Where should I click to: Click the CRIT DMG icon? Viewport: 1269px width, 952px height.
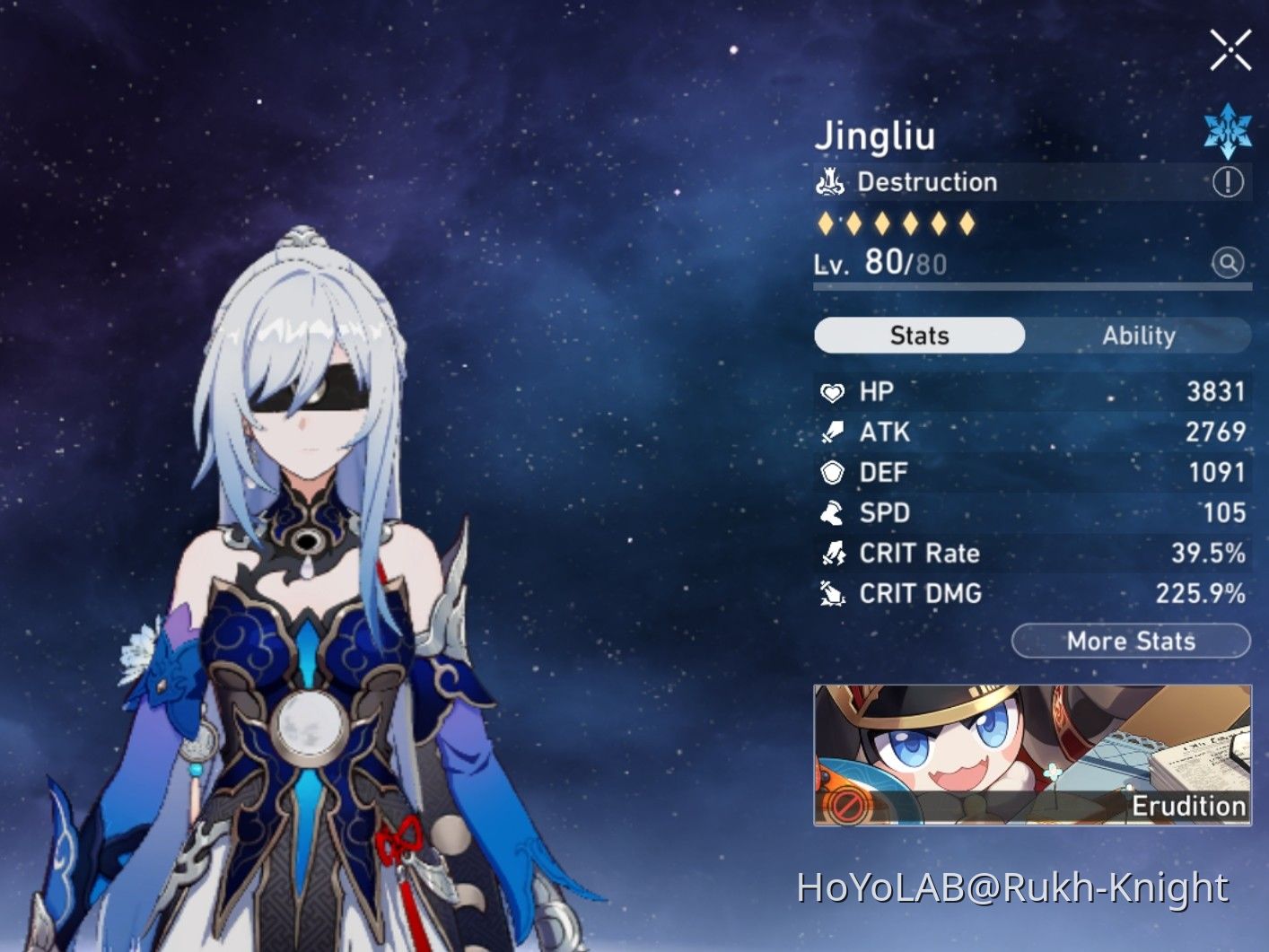[x=833, y=594]
